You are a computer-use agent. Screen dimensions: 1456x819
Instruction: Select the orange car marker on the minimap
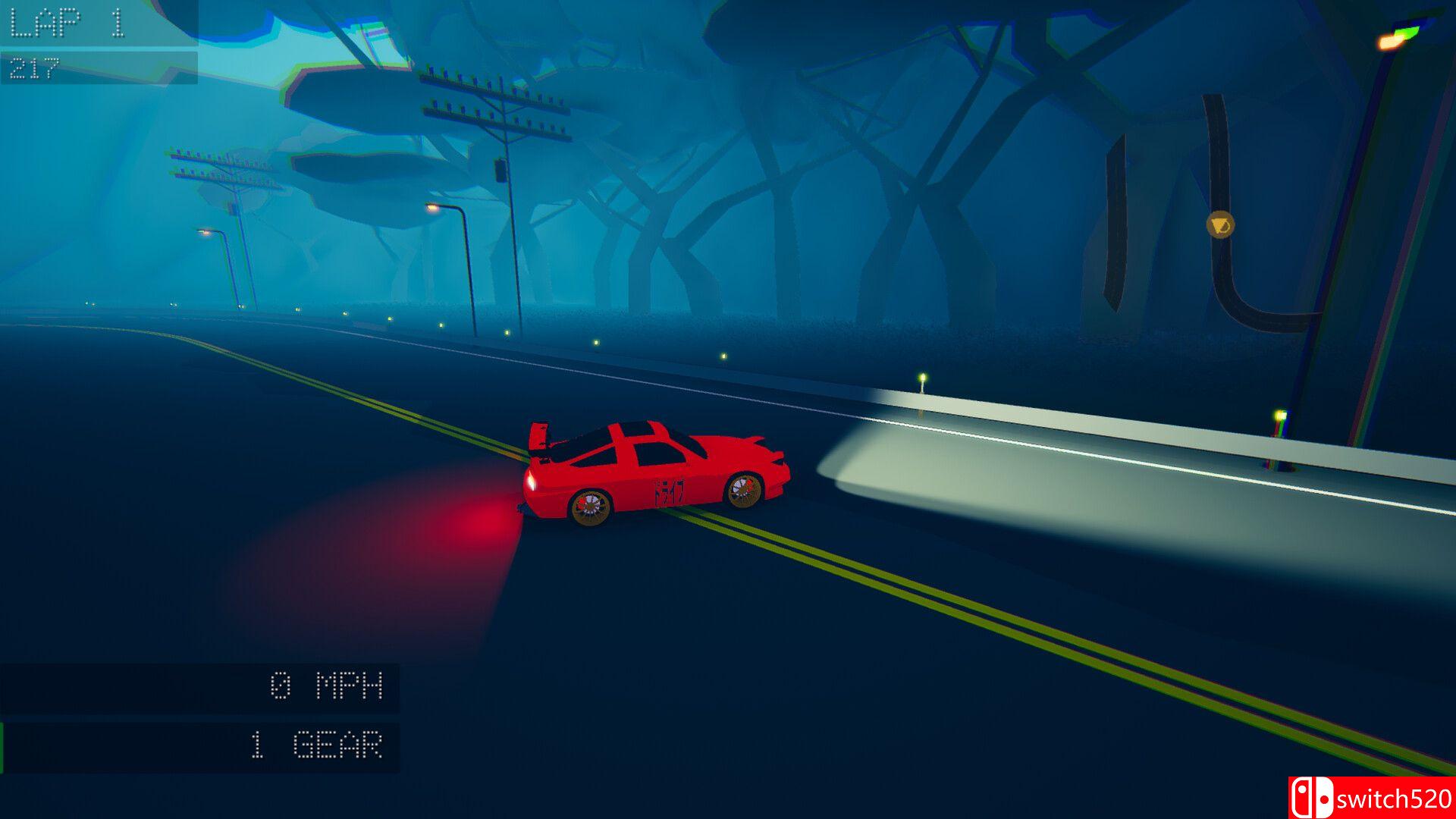click(x=1220, y=224)
